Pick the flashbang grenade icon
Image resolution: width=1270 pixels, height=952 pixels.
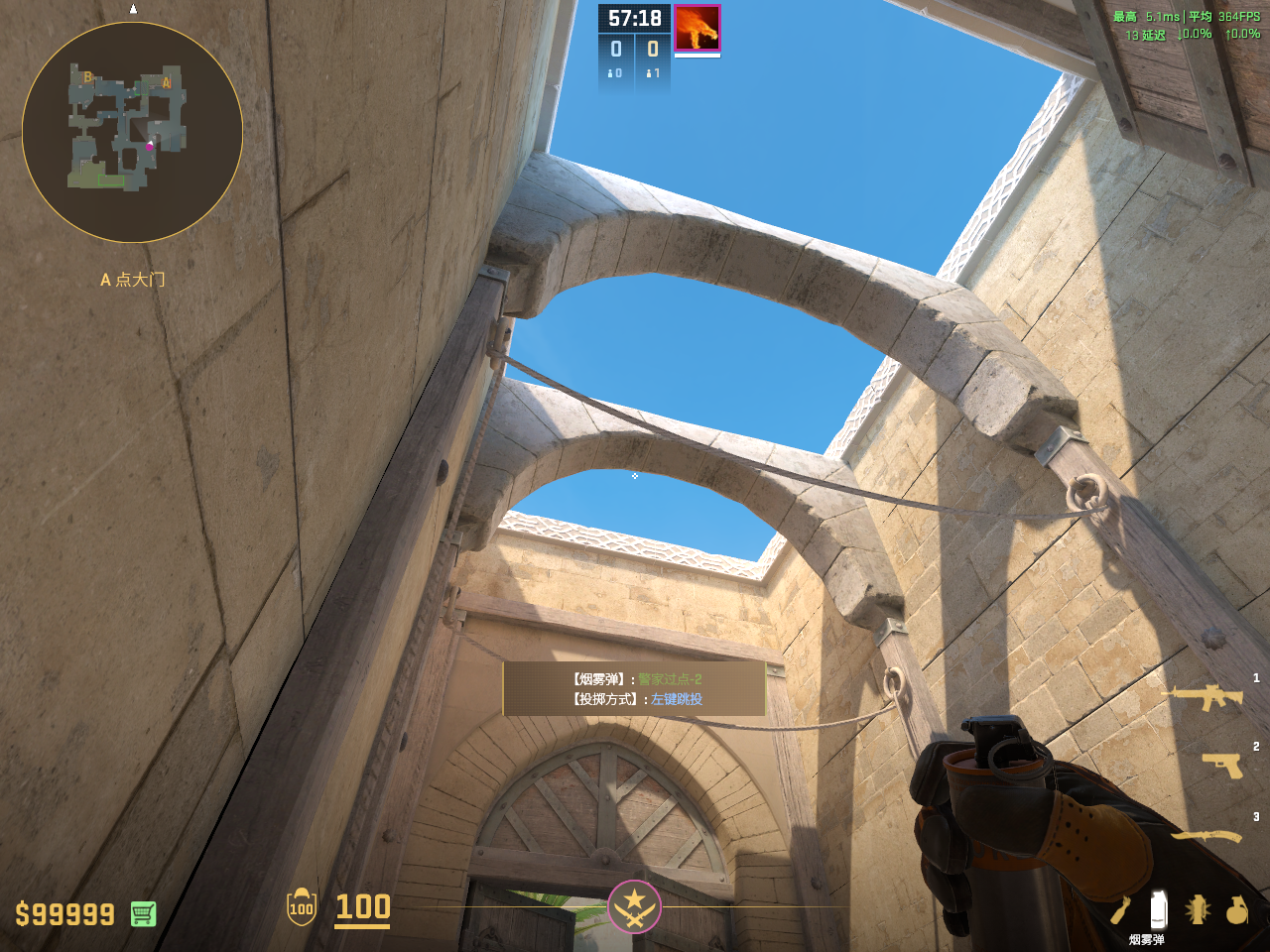[x=1198, y=909]
